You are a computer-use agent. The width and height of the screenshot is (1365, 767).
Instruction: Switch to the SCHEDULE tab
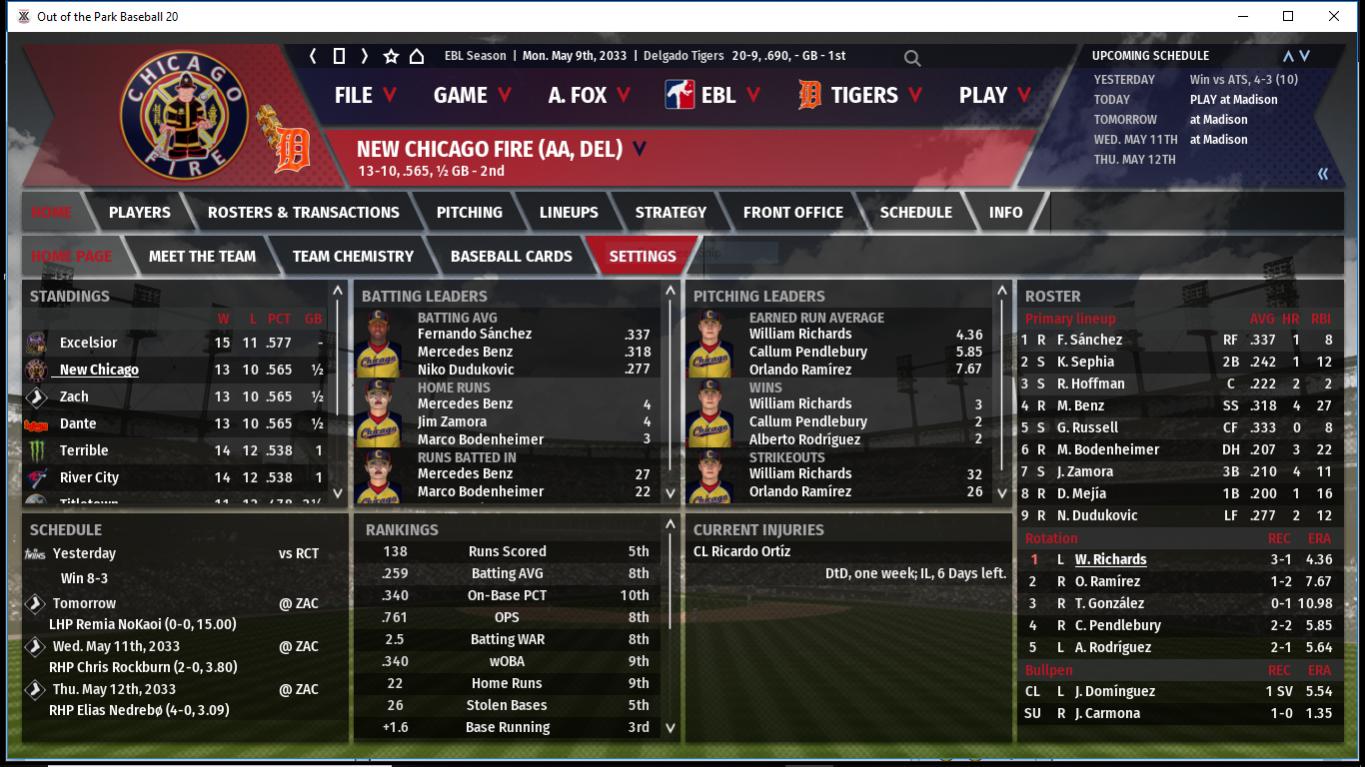pyautogui.click(x=915, y=212)
